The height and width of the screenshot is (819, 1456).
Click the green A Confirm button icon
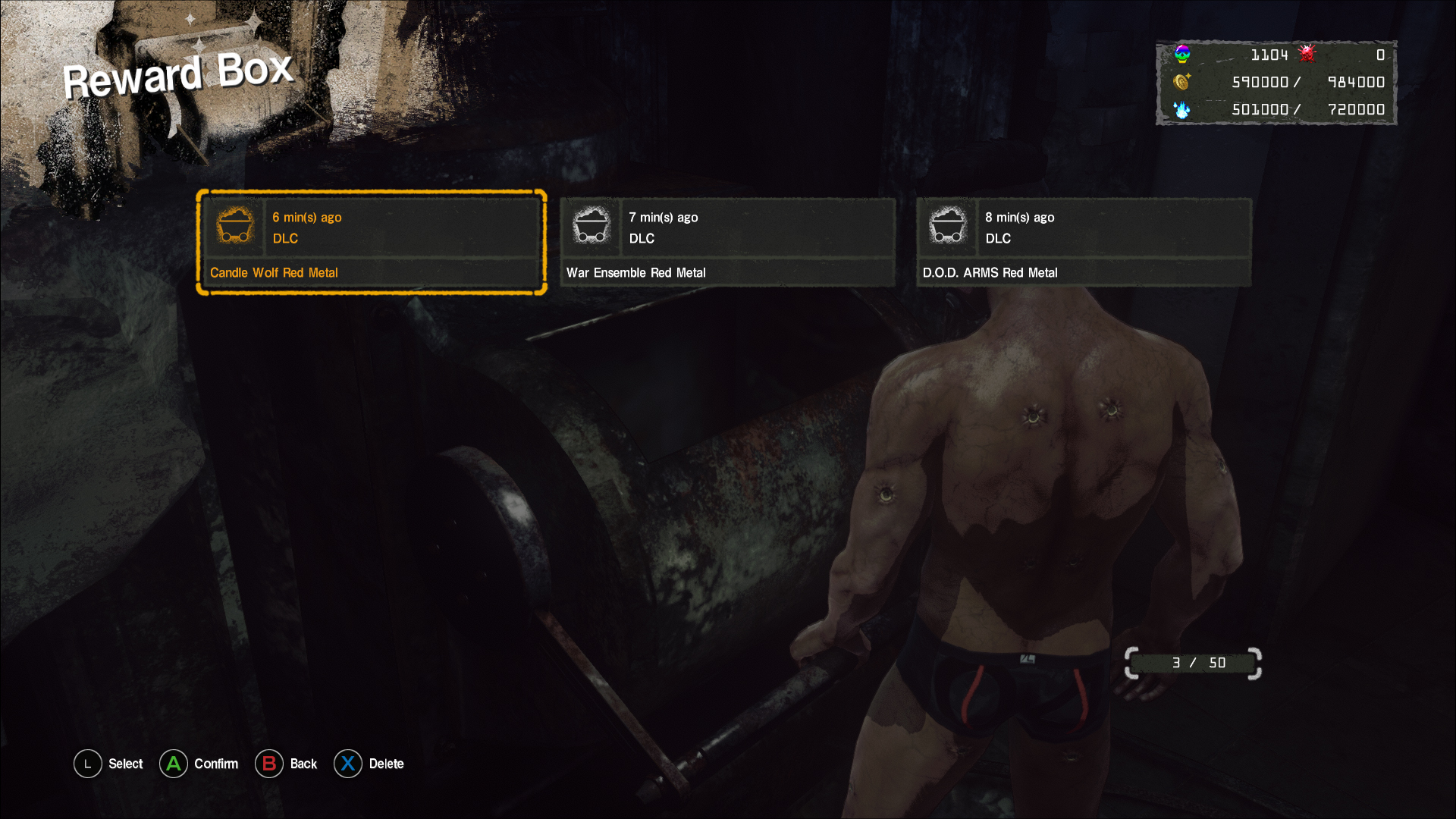174,764
